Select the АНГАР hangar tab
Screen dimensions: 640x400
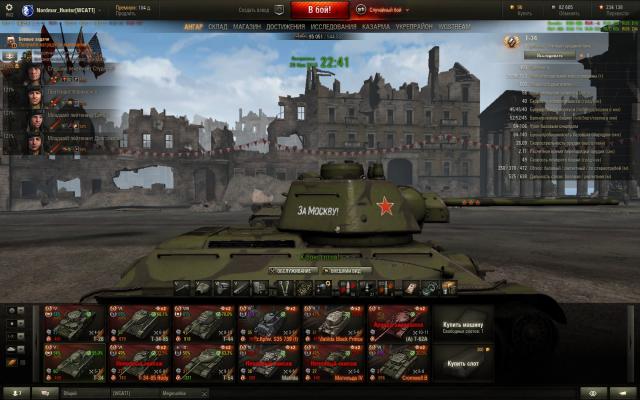194,27
